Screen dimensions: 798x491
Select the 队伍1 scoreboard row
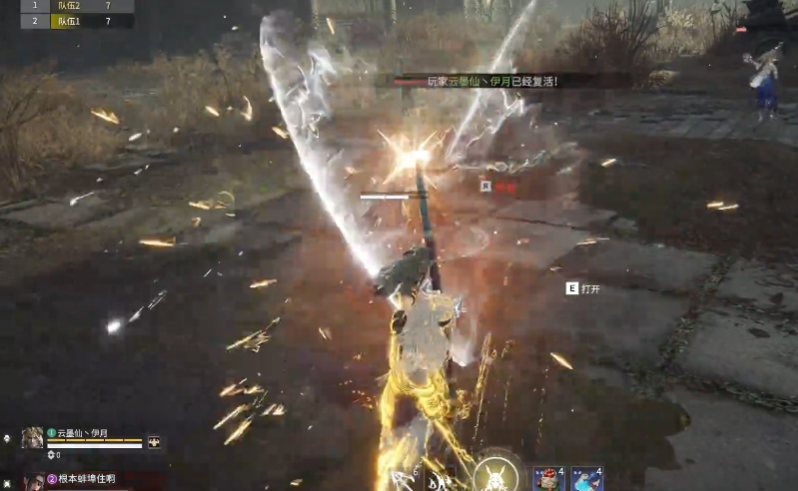click(x=68, y=20)
